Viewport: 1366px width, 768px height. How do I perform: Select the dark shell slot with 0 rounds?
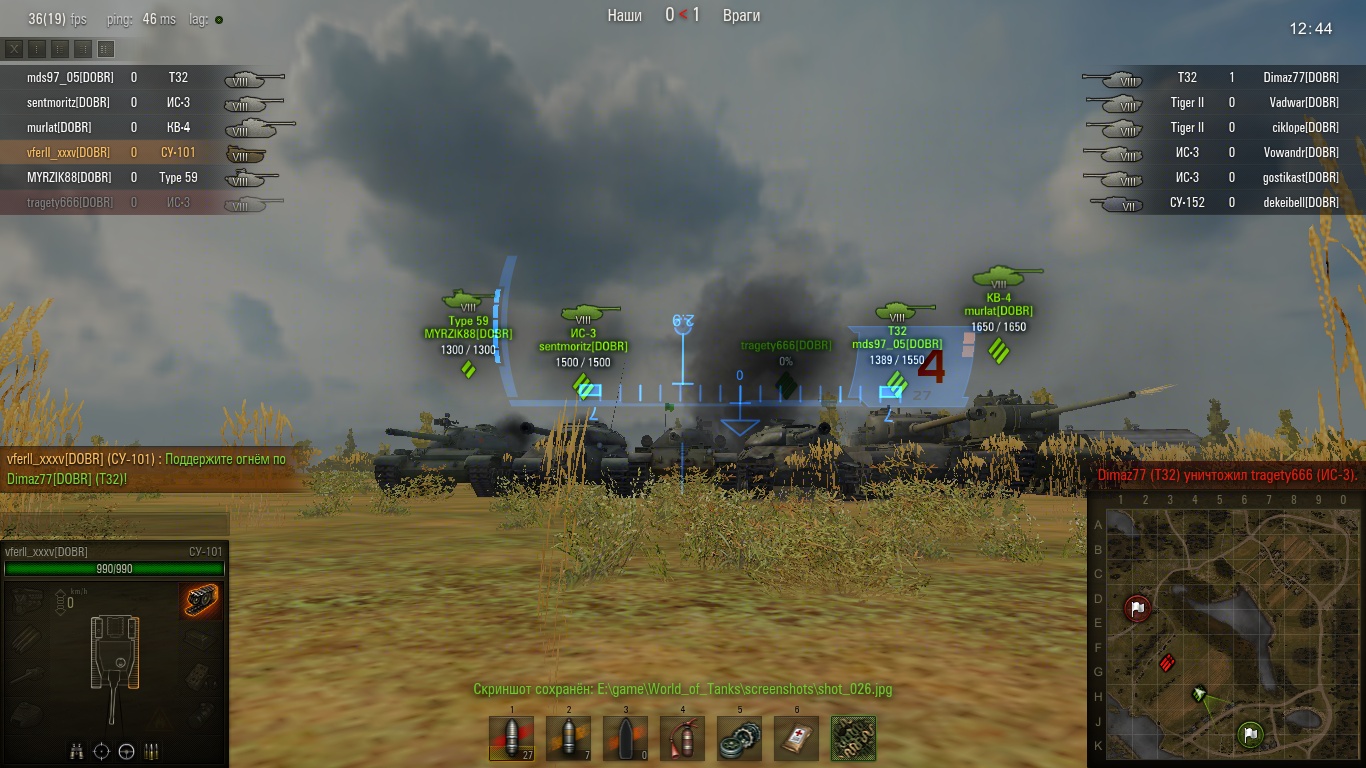pos(625,738)
